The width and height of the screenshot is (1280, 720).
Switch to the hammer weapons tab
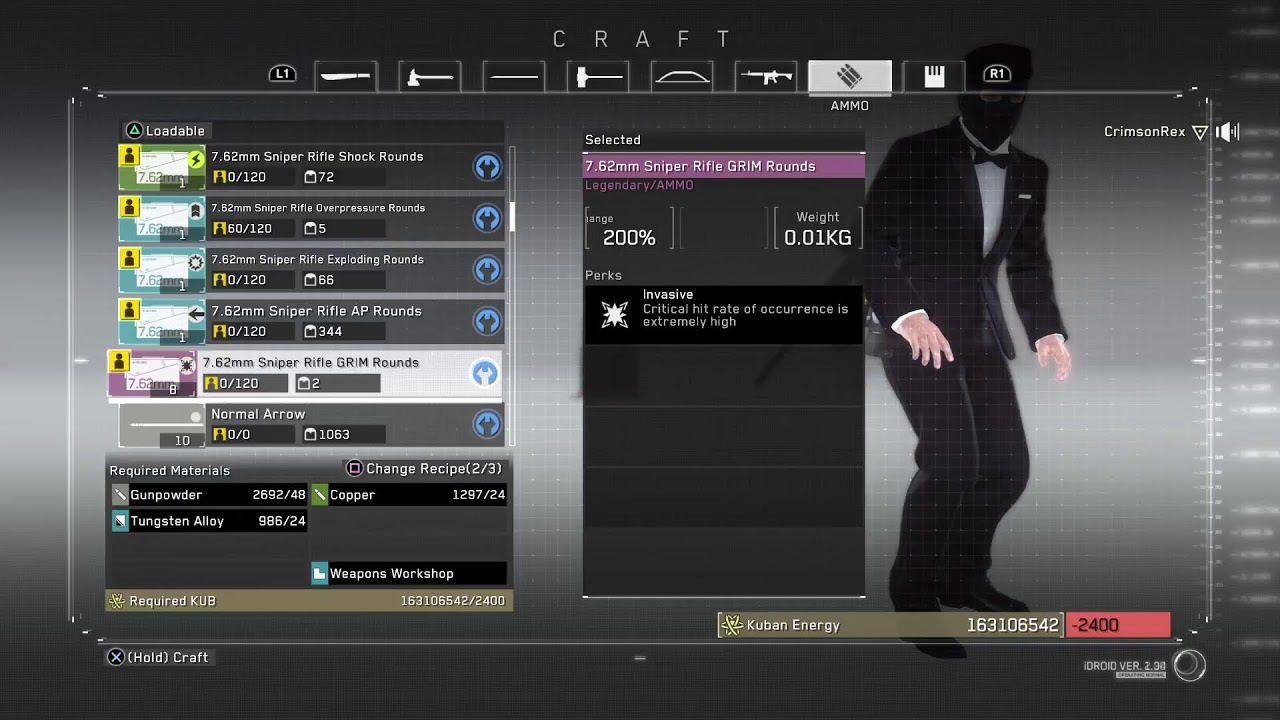tap(597, 76)
